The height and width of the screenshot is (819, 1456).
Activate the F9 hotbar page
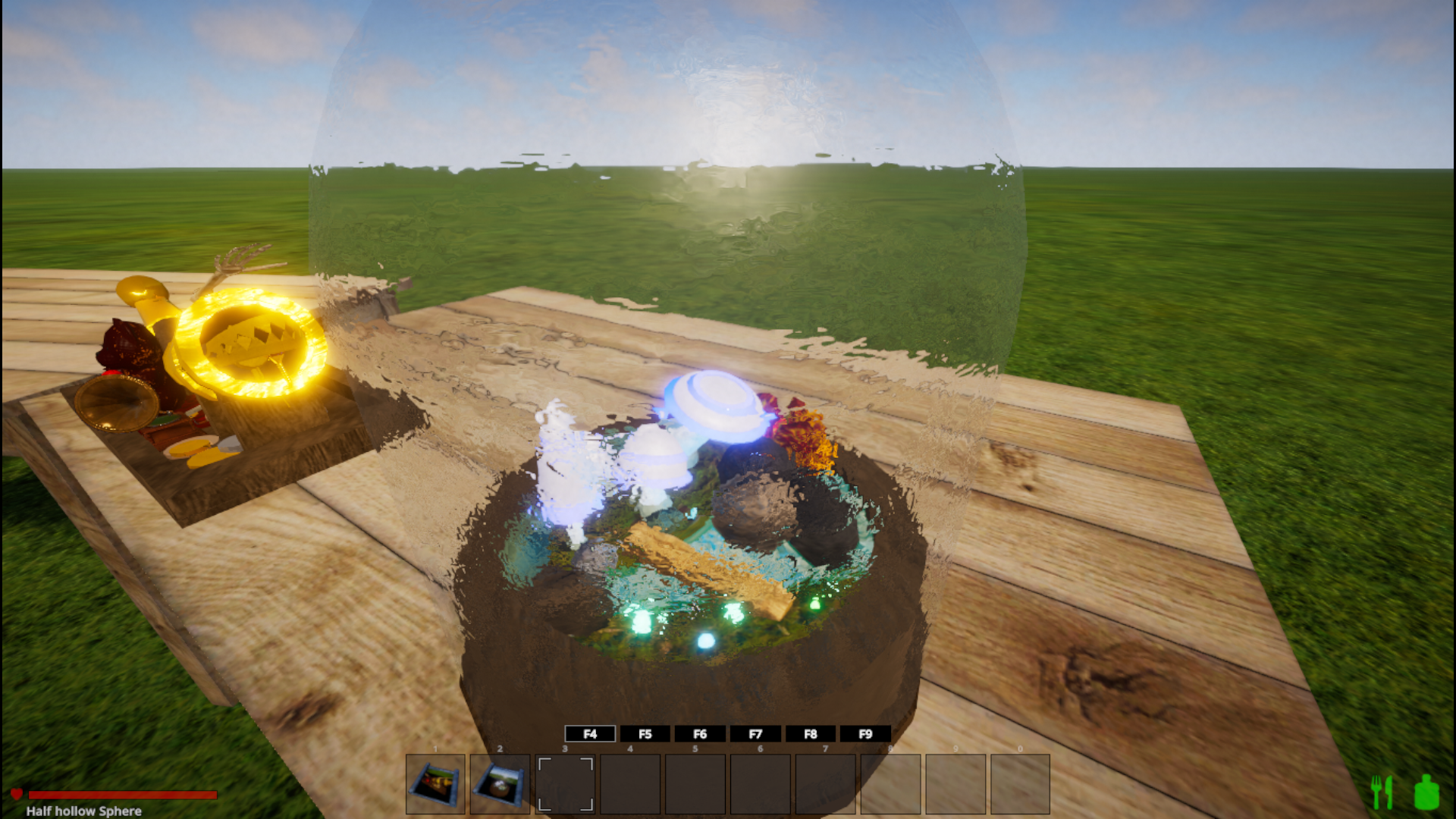coord(865,733)
